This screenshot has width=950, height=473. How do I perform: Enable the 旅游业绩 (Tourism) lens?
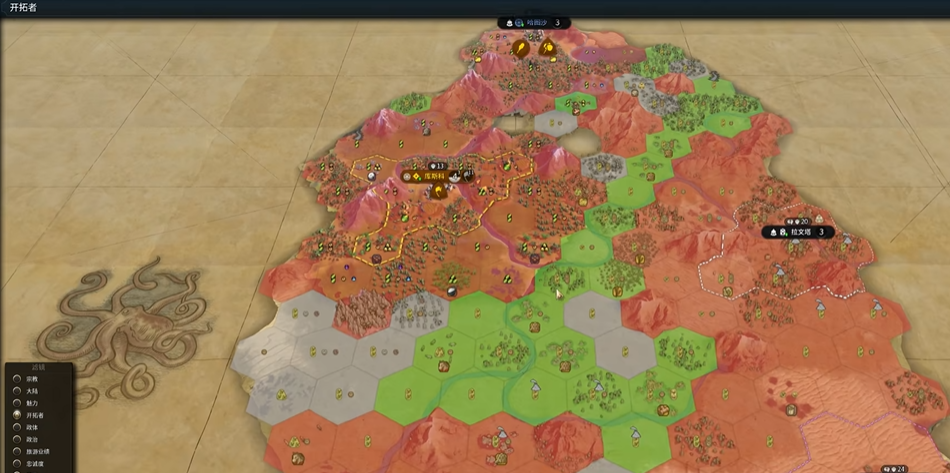pos(17,451)
